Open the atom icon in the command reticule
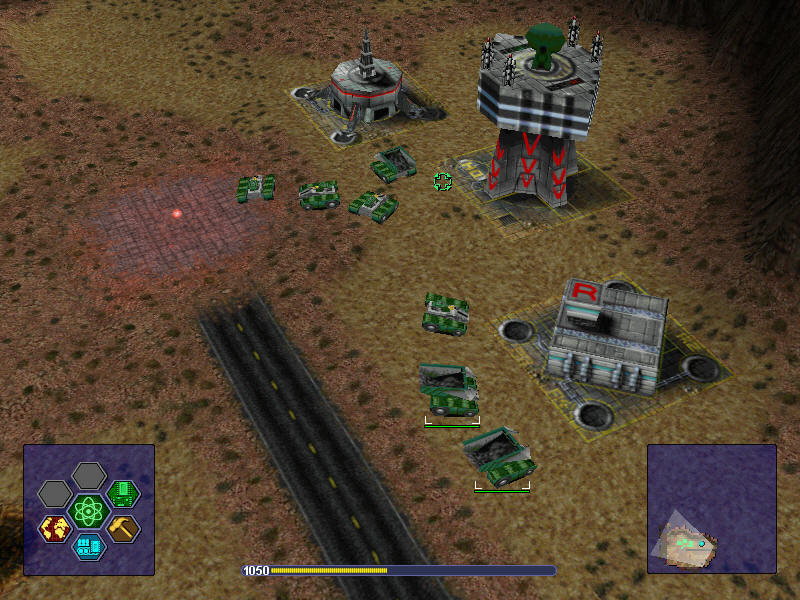Screen dimensions: 800x600 (89, 511)
